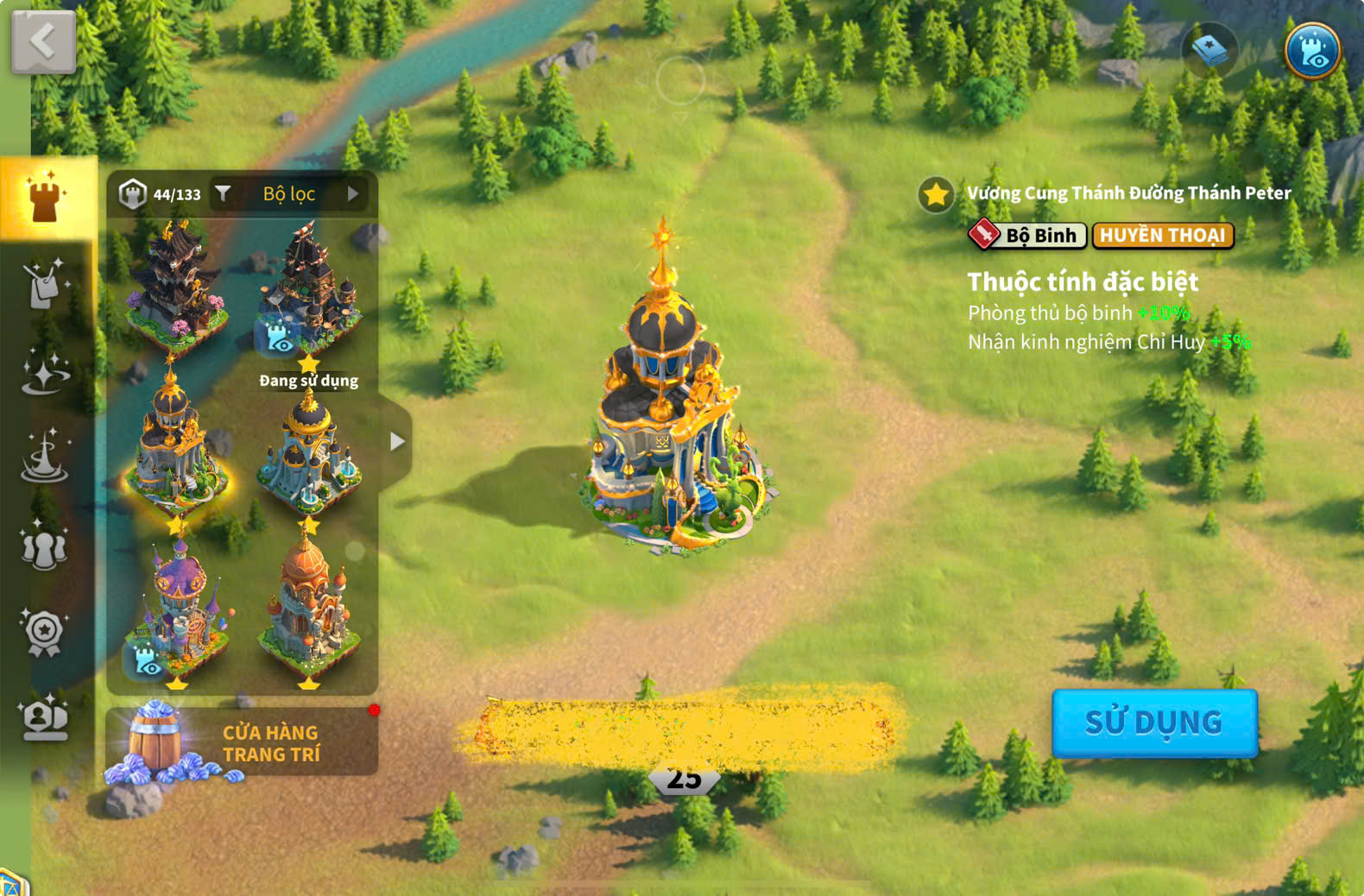Expand the skin list side arrow
The image size is (1364, 896).
396,441
